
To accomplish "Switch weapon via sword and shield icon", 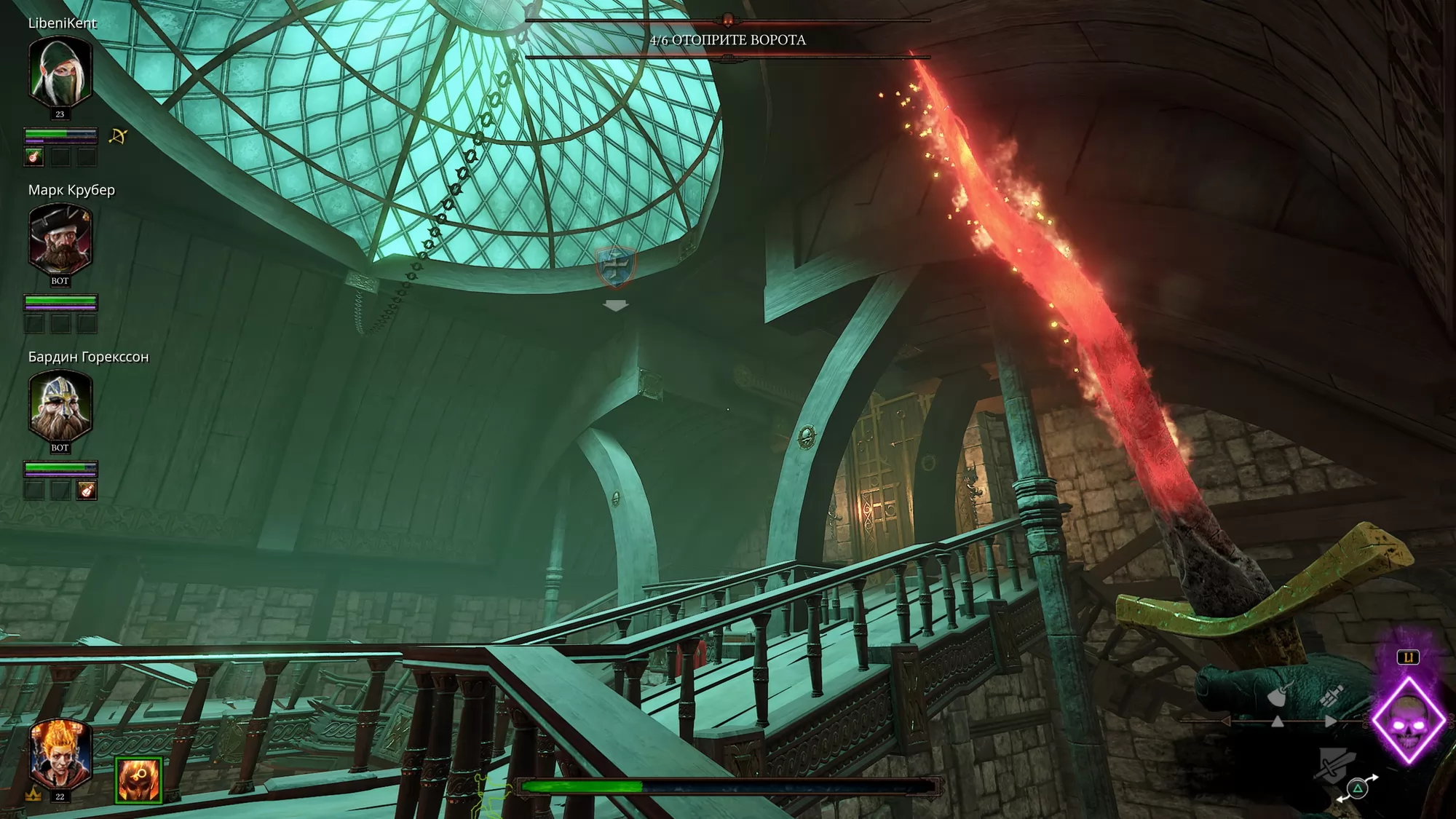I will [x=1334, y=766].
